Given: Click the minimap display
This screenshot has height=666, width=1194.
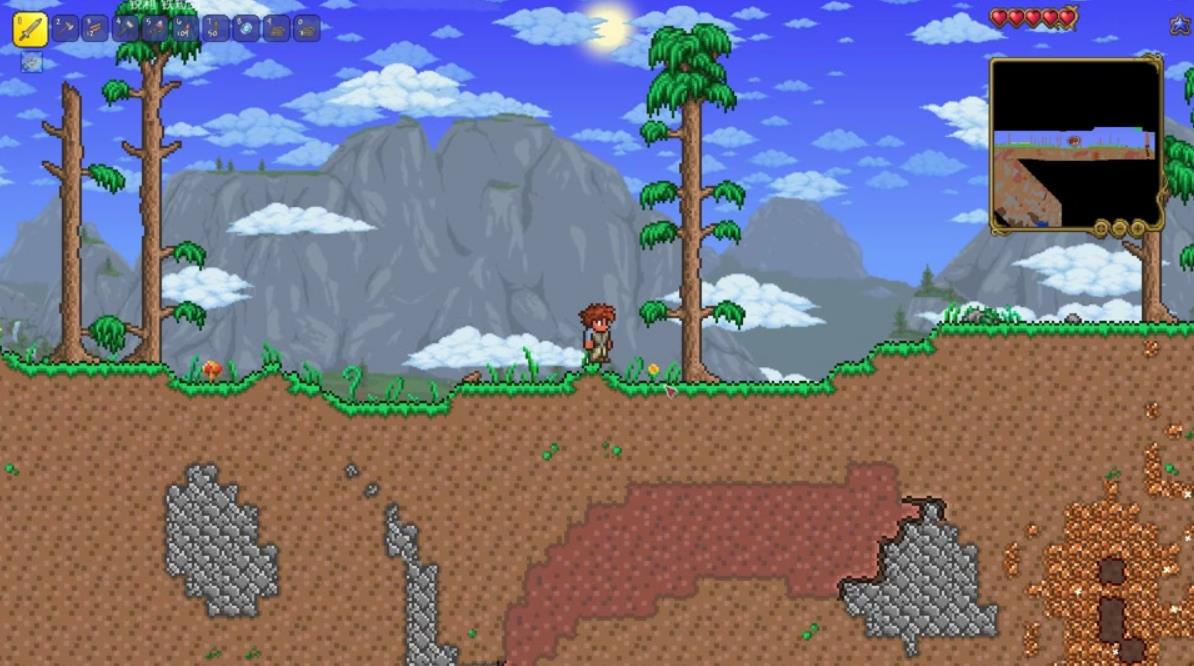Looking at the screenshot, I should tap(1076, 145).
